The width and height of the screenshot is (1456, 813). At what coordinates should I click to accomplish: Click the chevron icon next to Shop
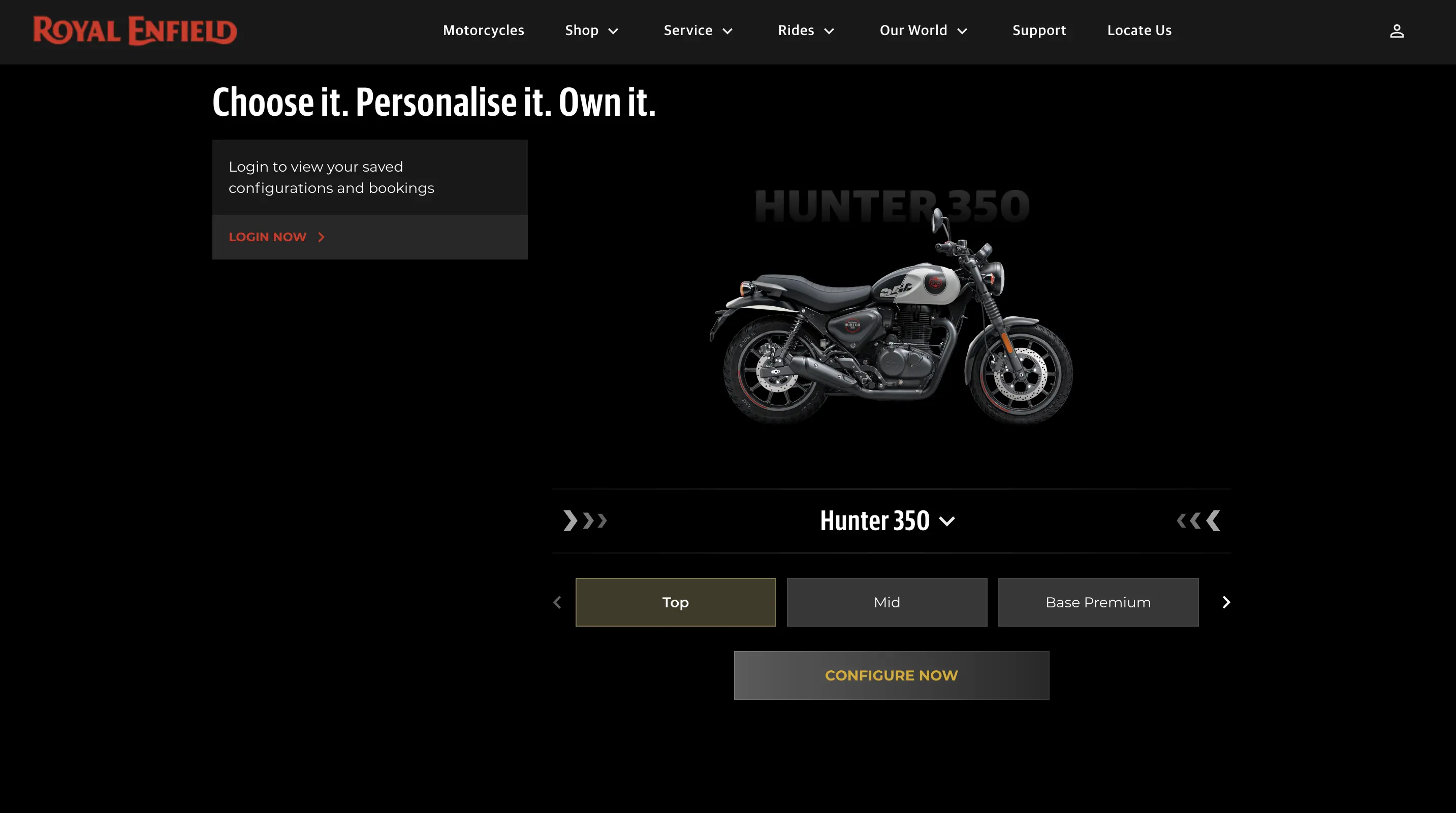613,31
